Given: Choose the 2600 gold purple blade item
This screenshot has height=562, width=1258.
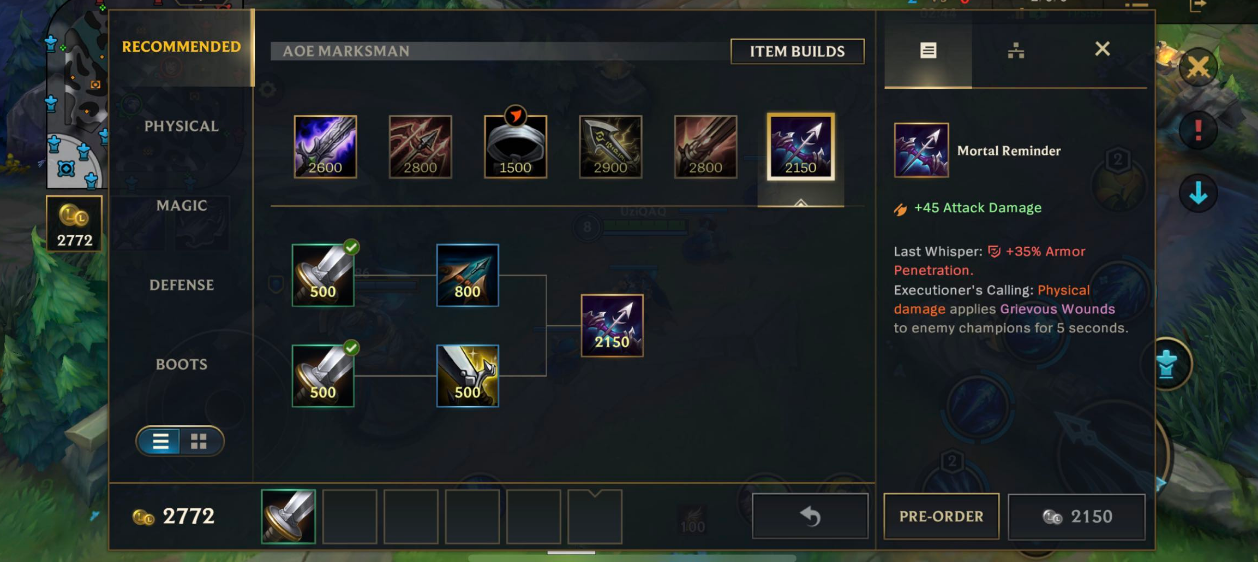Looking at the screenshot, I should (325, 147).
